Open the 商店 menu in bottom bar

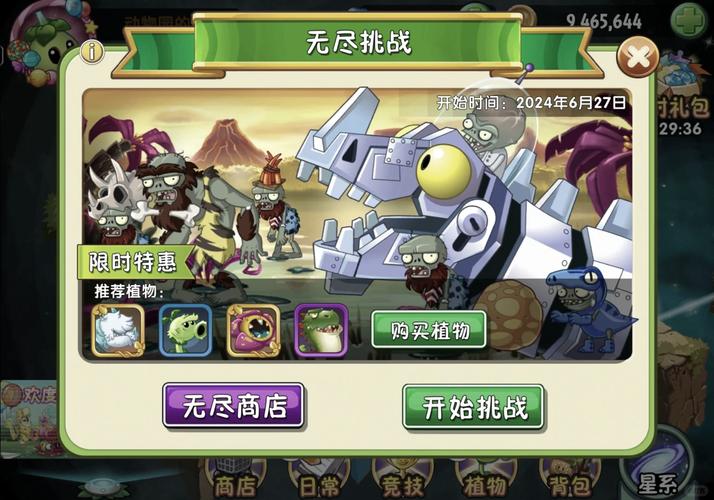[235, 484]
